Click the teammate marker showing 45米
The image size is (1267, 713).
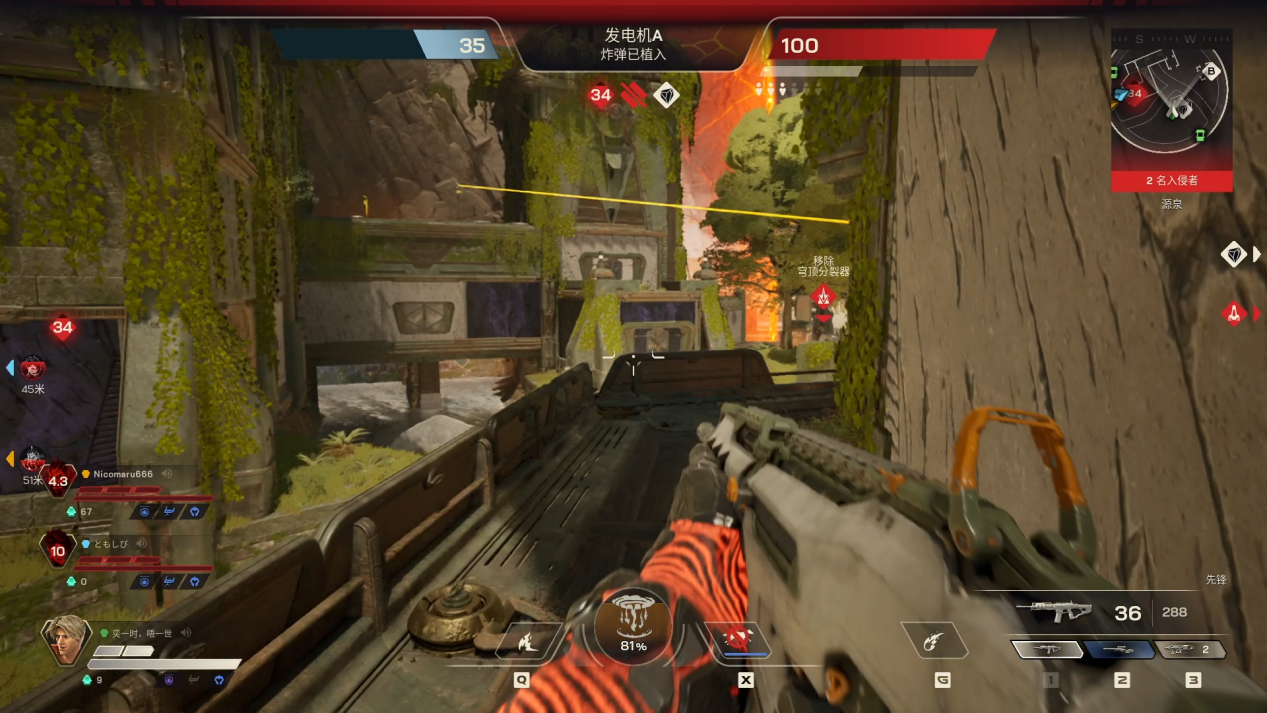point(33,368)
